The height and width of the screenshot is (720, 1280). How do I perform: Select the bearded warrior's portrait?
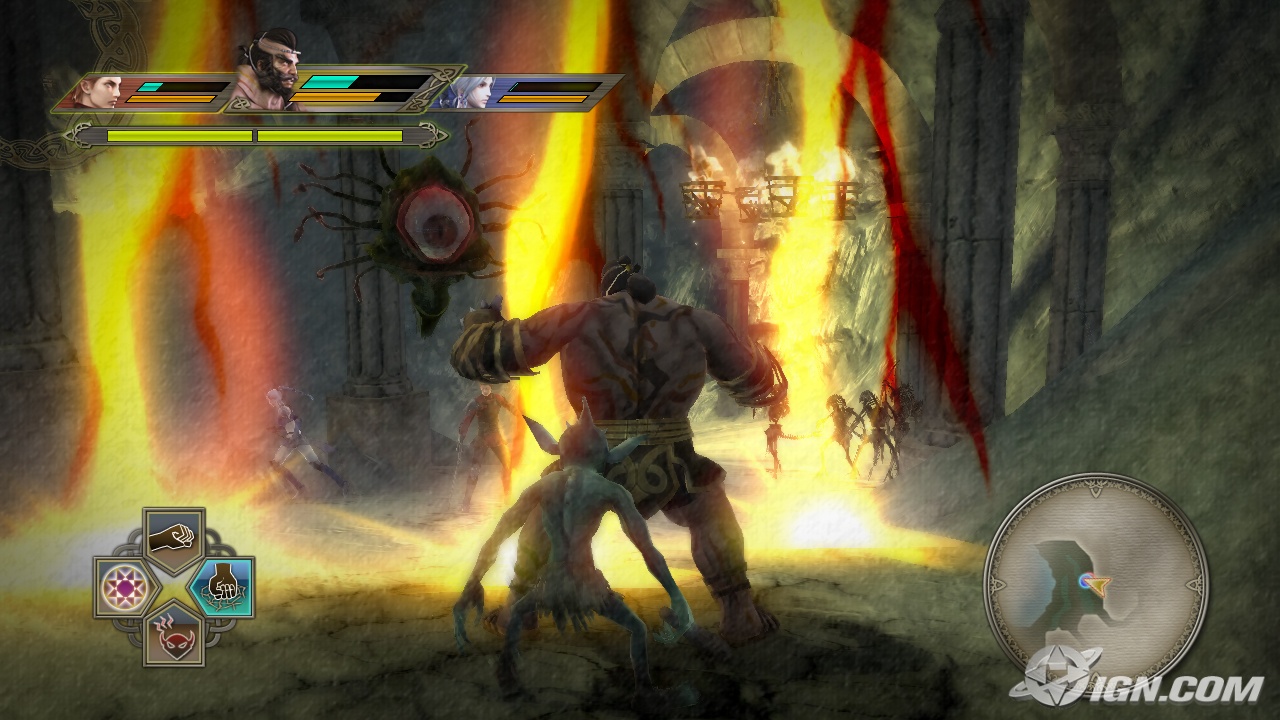coord(268,74)
